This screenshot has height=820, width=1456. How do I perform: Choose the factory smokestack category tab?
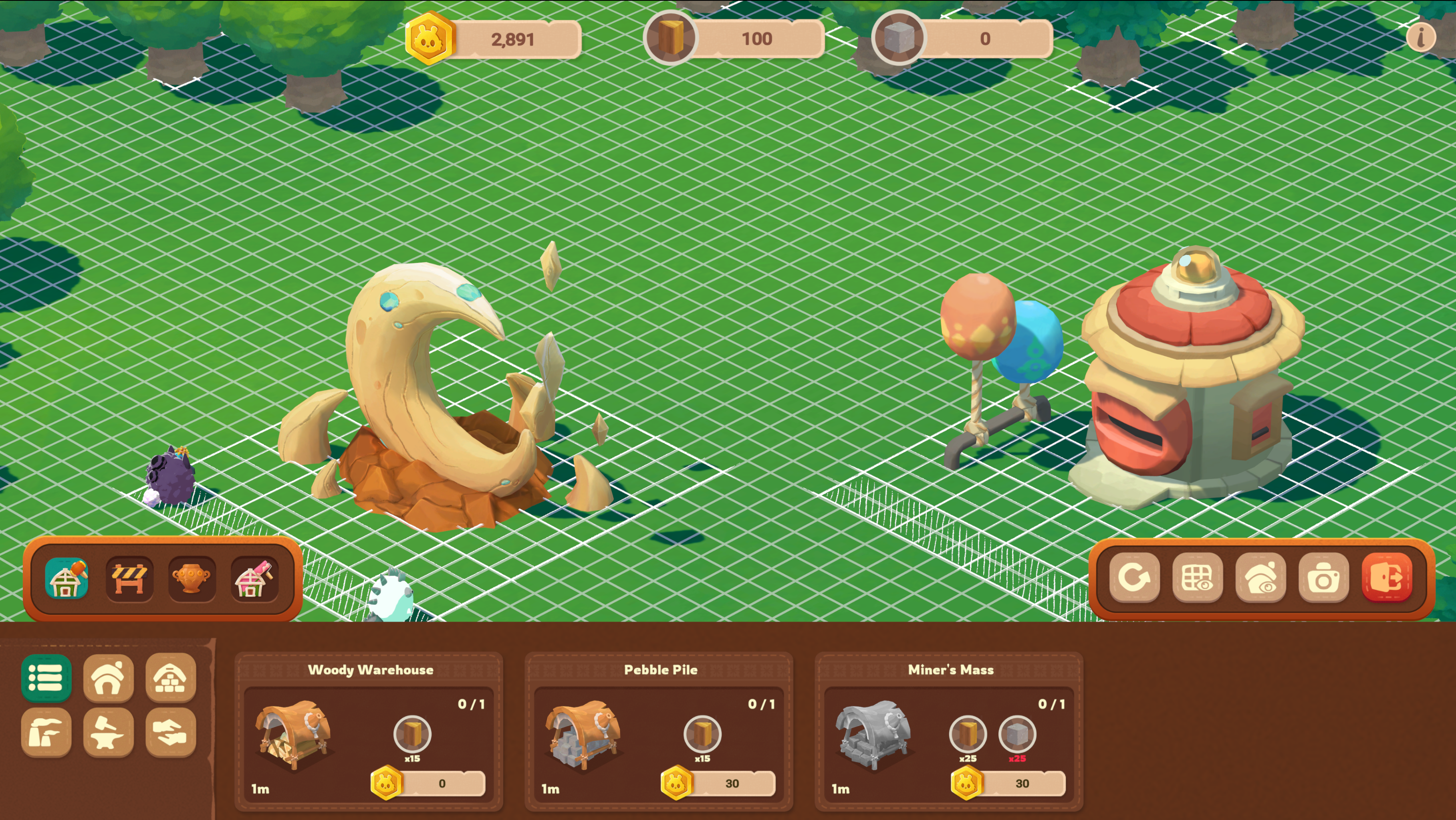tap(46, 732)
